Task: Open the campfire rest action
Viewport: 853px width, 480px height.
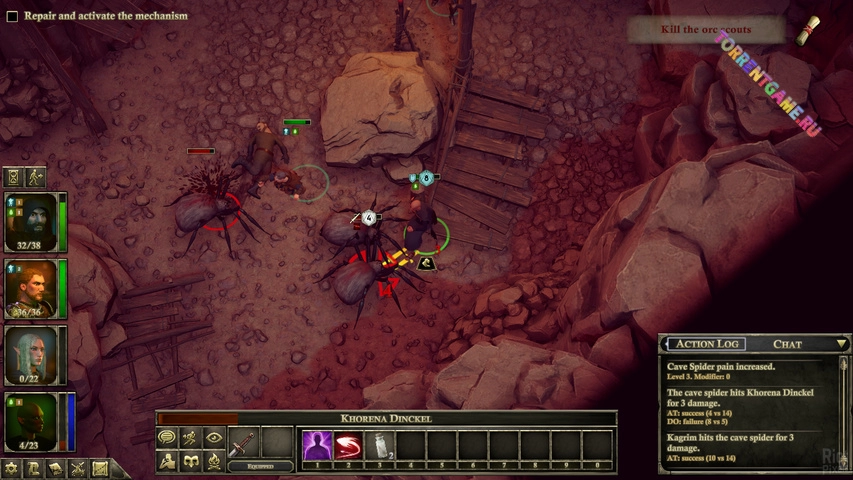Action: point(213,460)
